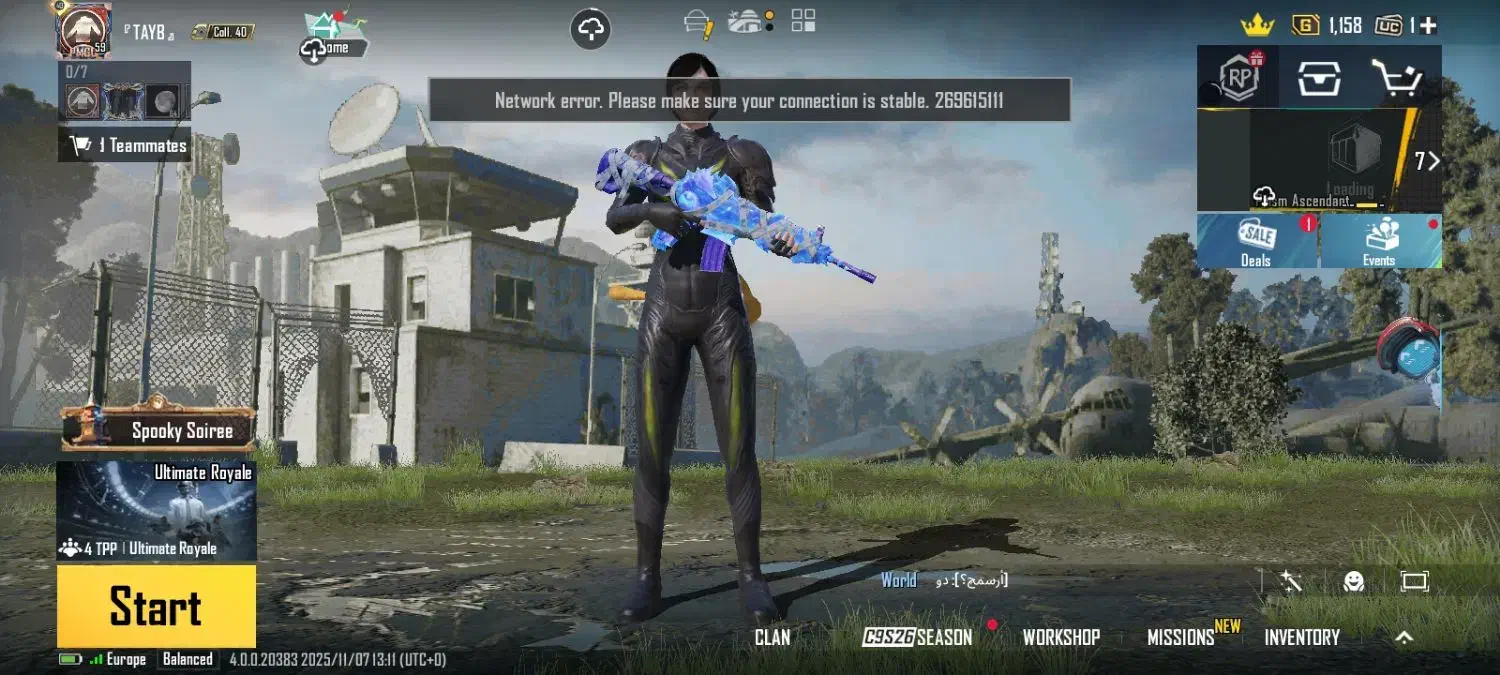Tap the yellow Start button

tap(156, 606)
